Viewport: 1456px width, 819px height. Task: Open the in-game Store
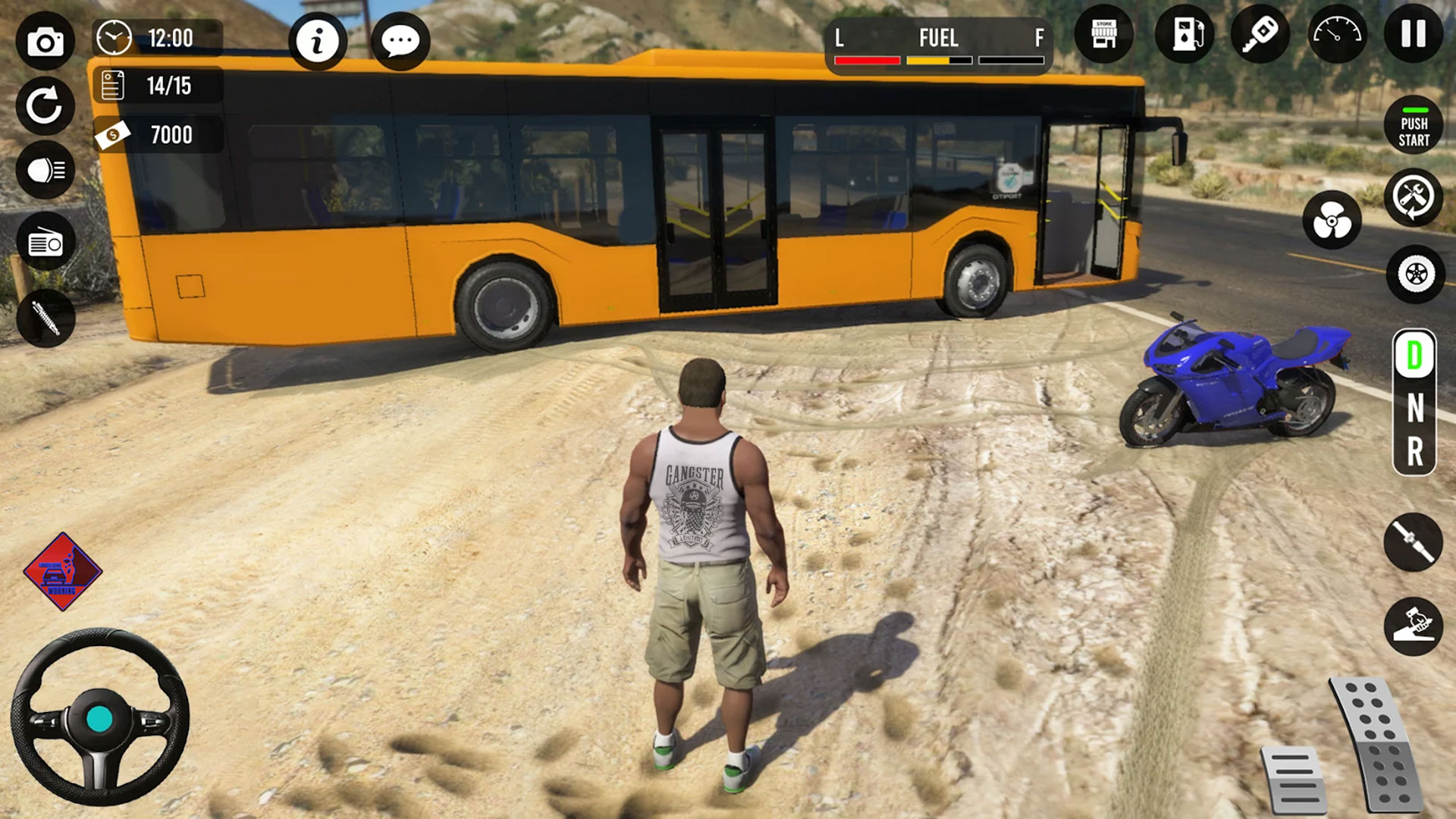click(x=1106, y=34)
